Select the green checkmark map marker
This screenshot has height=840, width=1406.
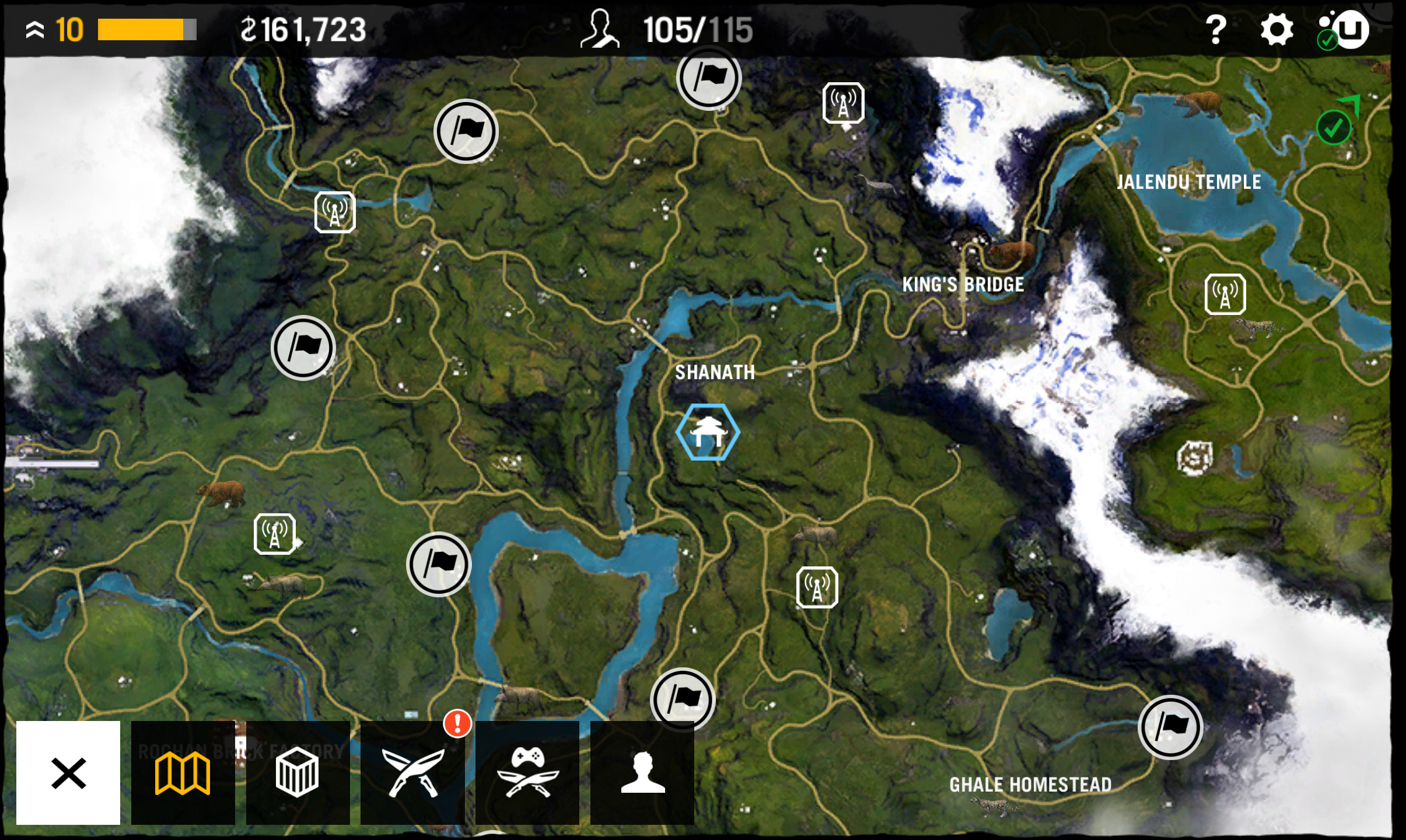[x=1334, y=127]
